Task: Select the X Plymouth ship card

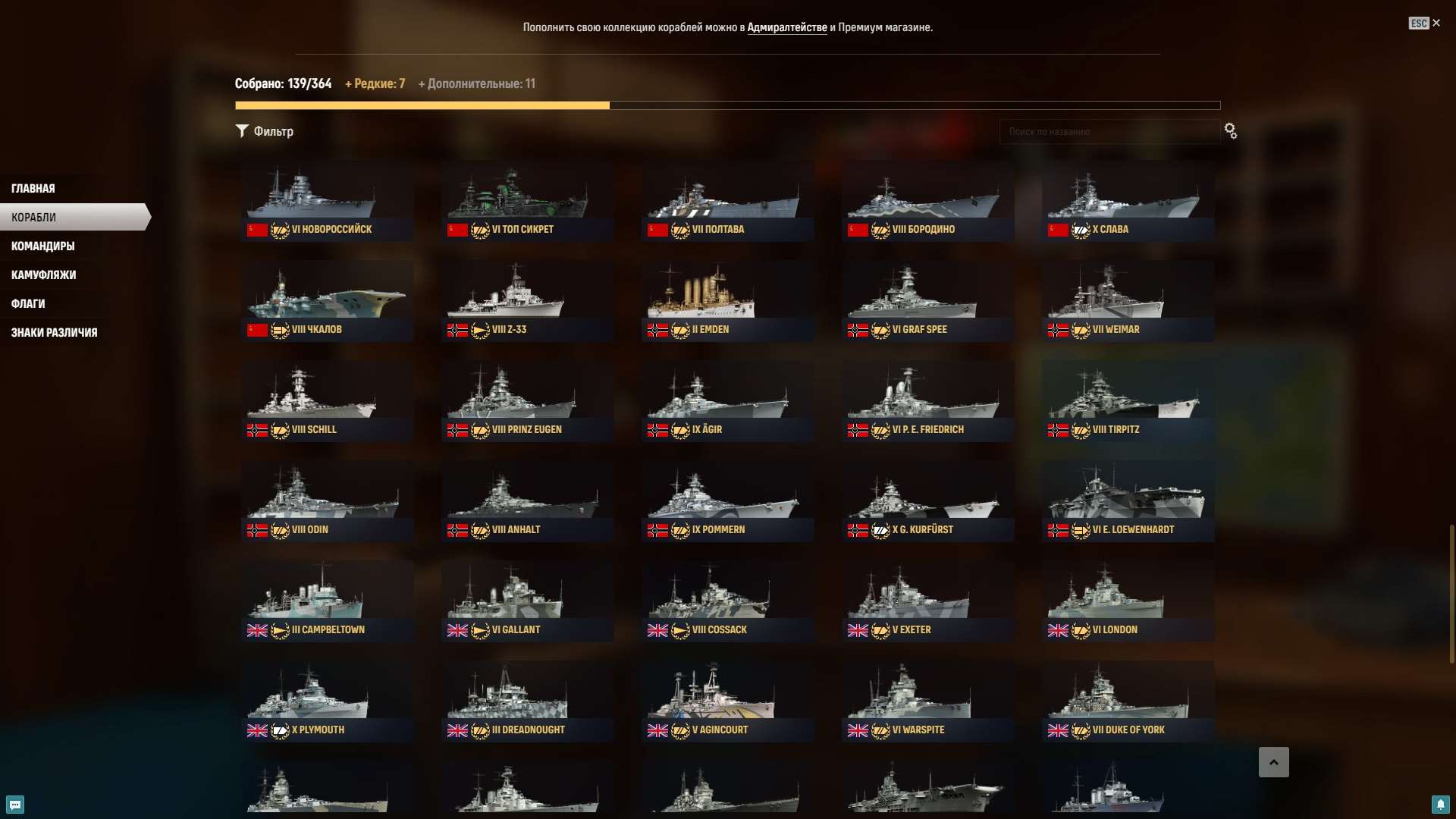Action: coord(326,698)
